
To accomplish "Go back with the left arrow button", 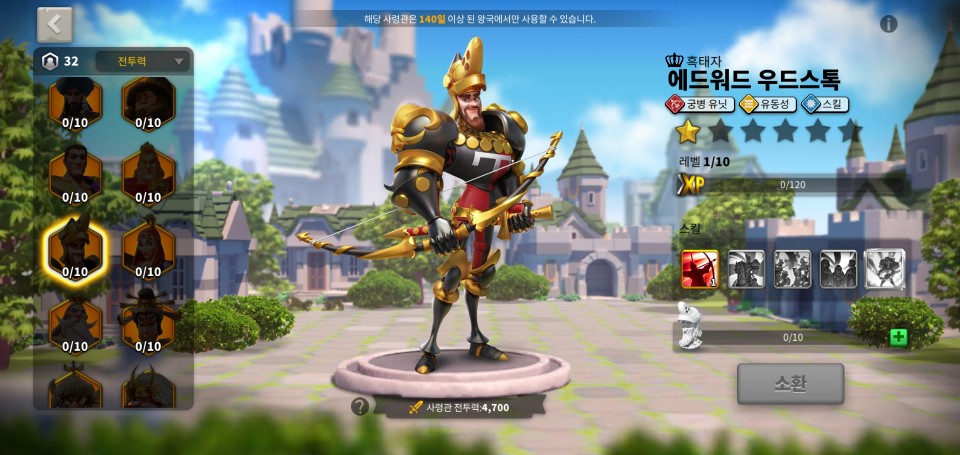I will coord(55,25).
